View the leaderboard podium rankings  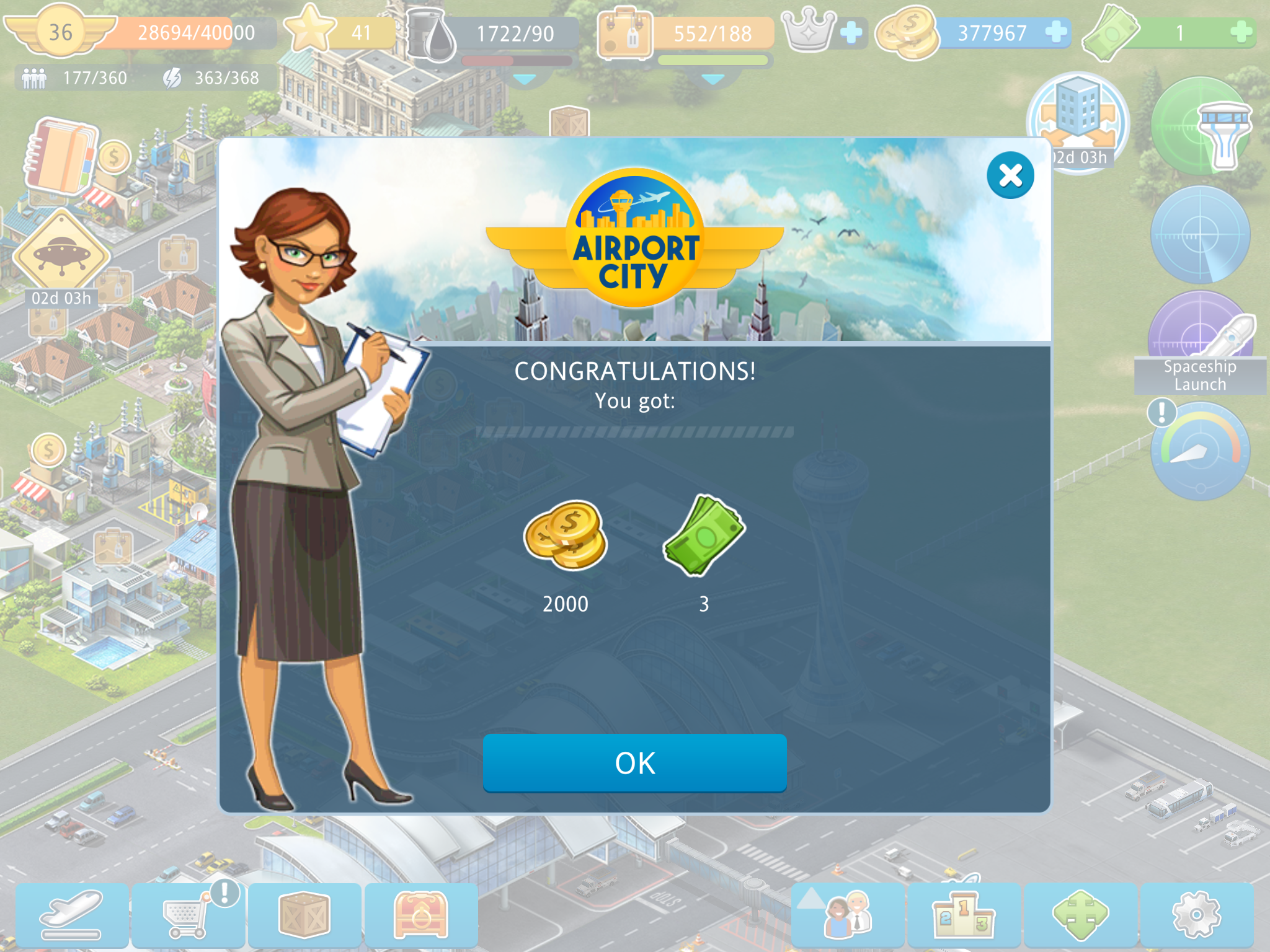964,915
